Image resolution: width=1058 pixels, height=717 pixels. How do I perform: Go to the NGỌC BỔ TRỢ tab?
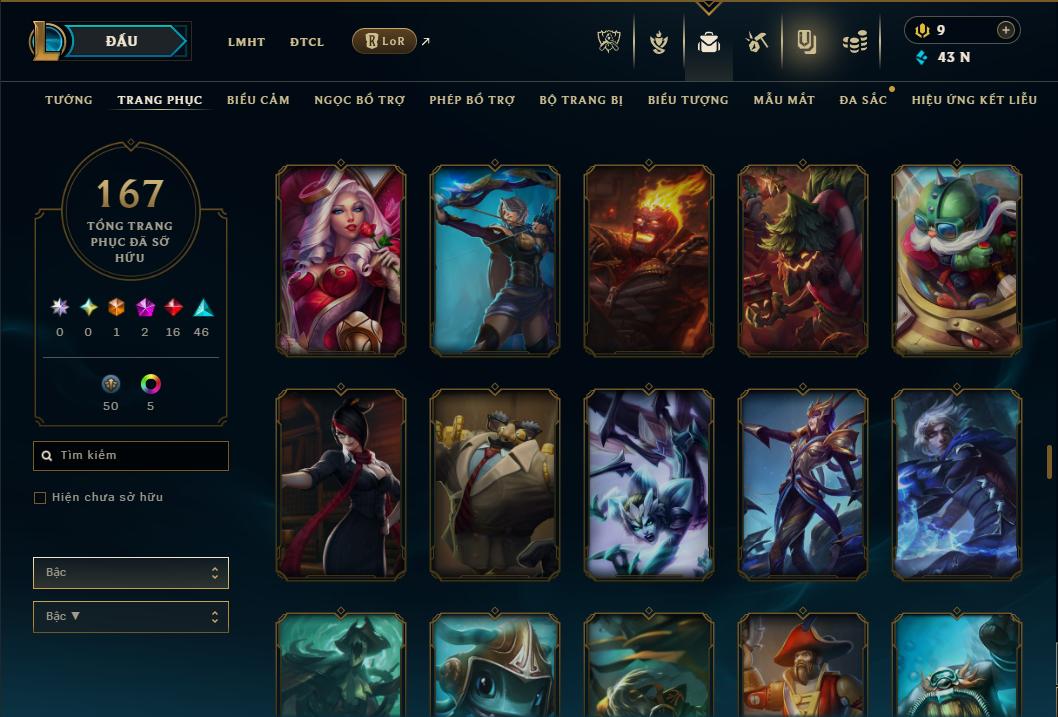[x=359, y=100]
